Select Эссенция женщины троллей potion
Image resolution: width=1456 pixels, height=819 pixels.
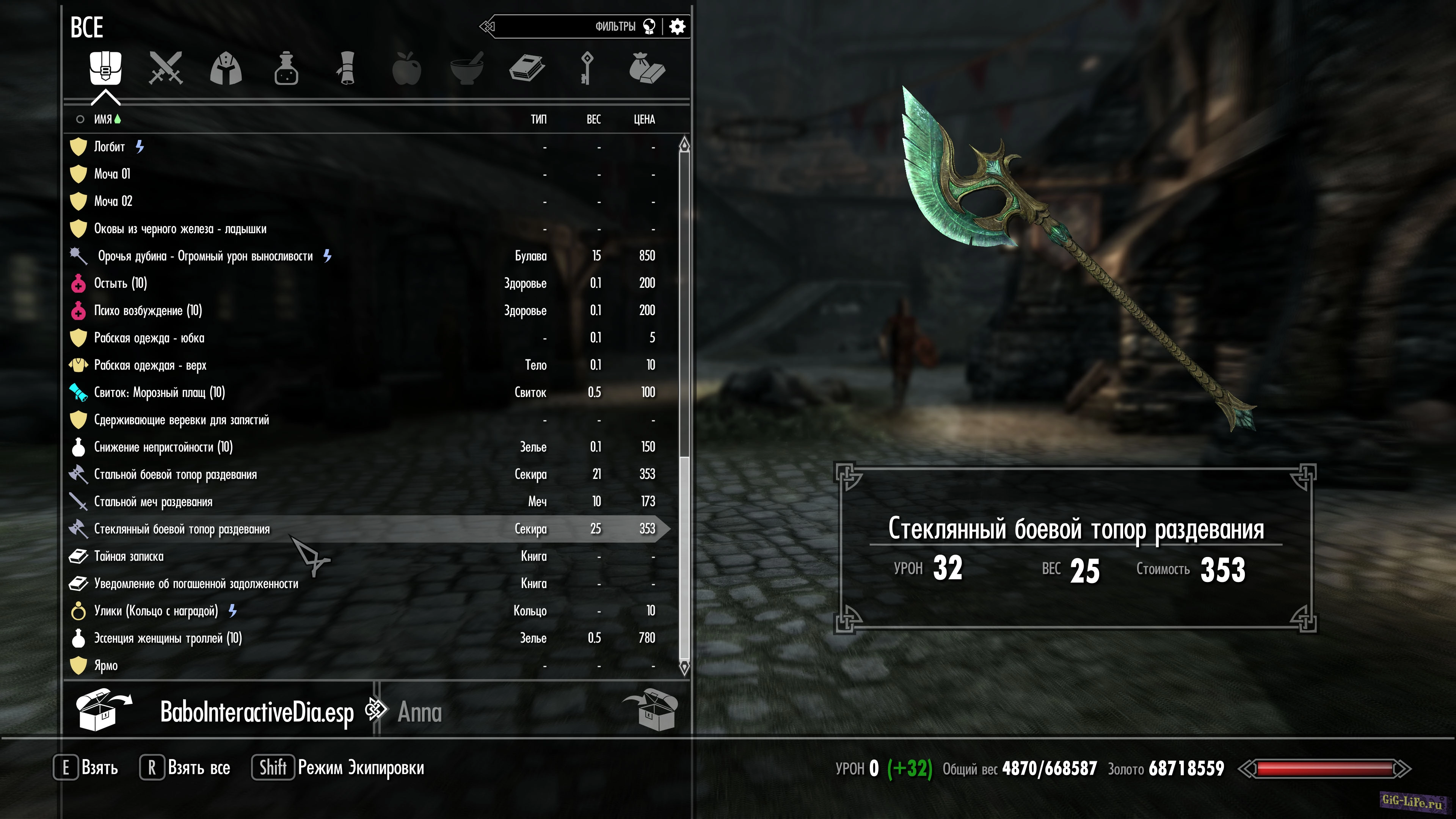click(168, 639)
